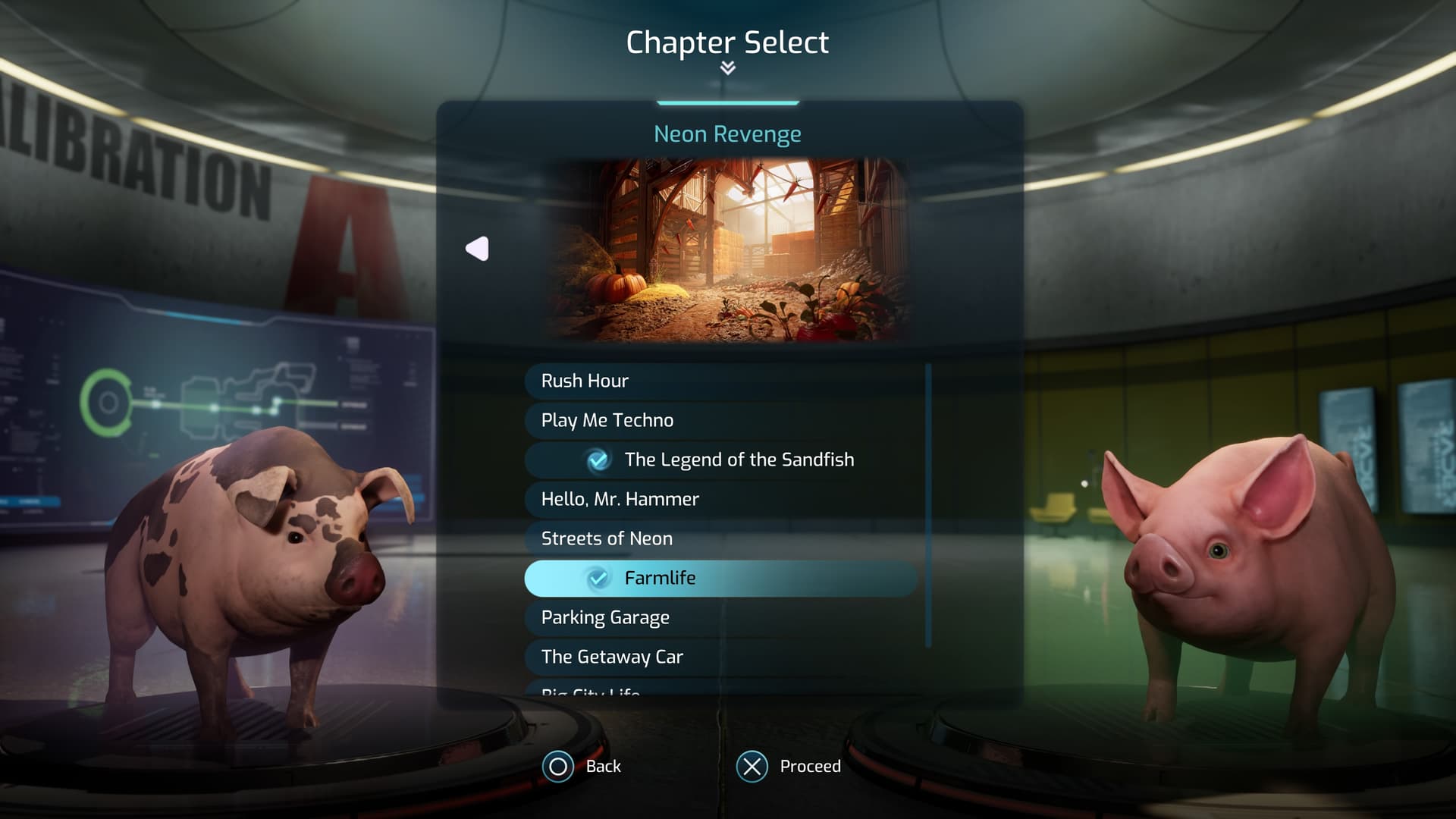Select the highlighted Farmlife chapter
This screenshot has height=819, width=1456.
click(x=720, y=578)
